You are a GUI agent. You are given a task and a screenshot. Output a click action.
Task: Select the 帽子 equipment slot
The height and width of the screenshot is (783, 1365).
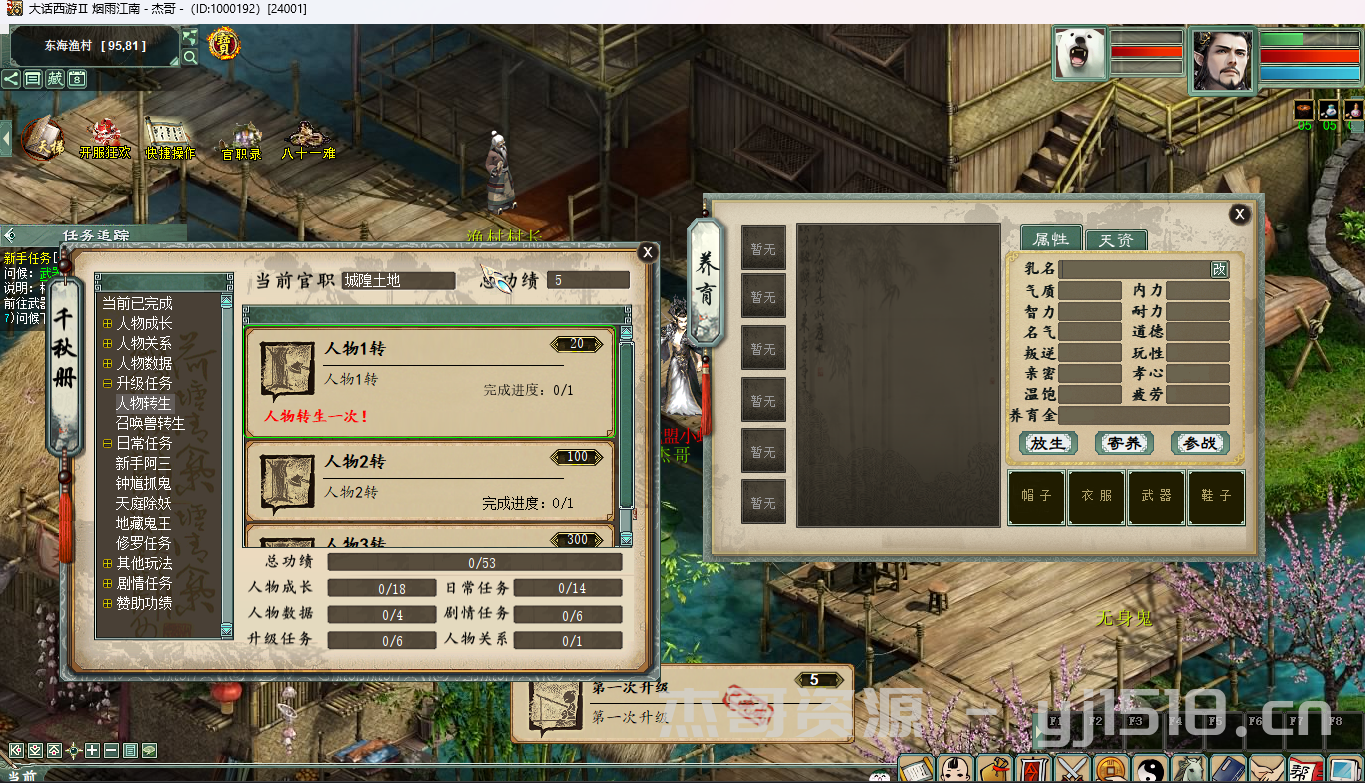click(1036, 496)
